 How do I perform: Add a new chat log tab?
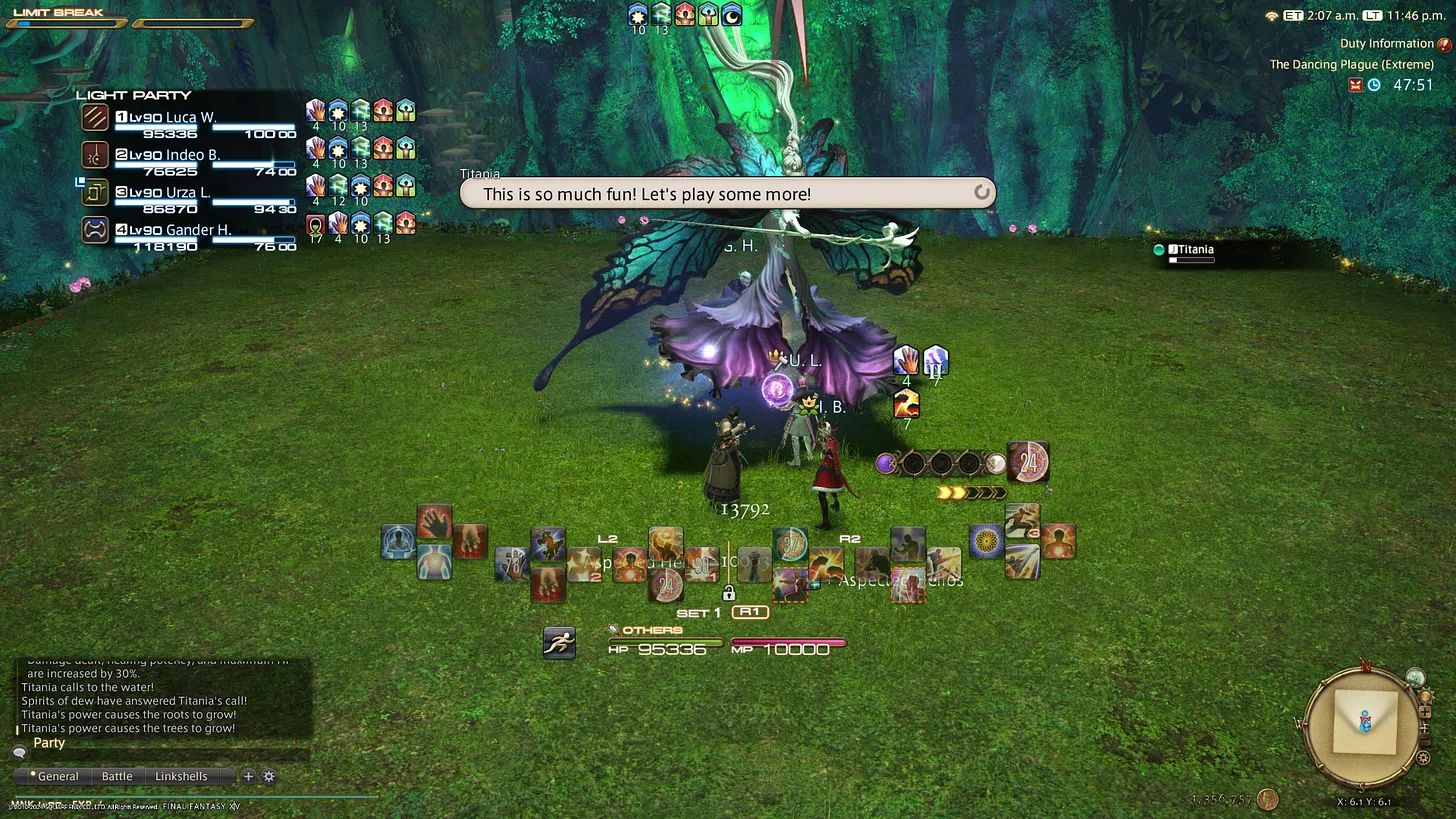tap(248, 776)
